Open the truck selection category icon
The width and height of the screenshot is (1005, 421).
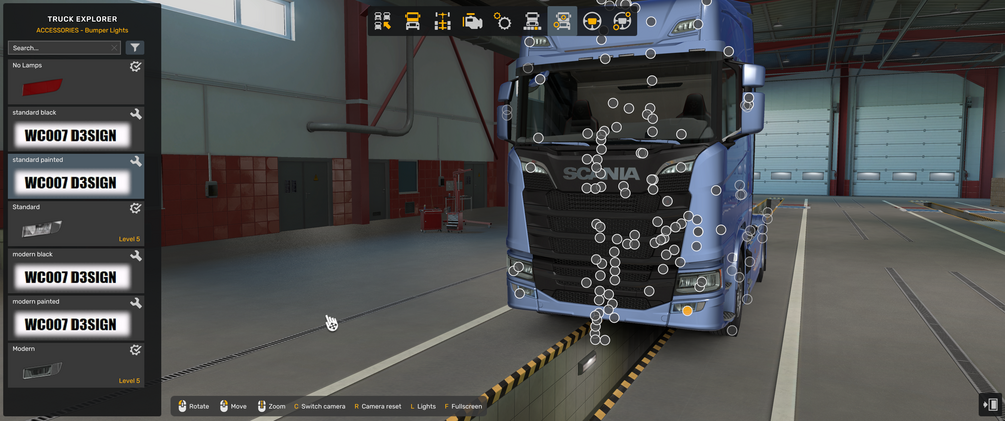click(382, 21)
